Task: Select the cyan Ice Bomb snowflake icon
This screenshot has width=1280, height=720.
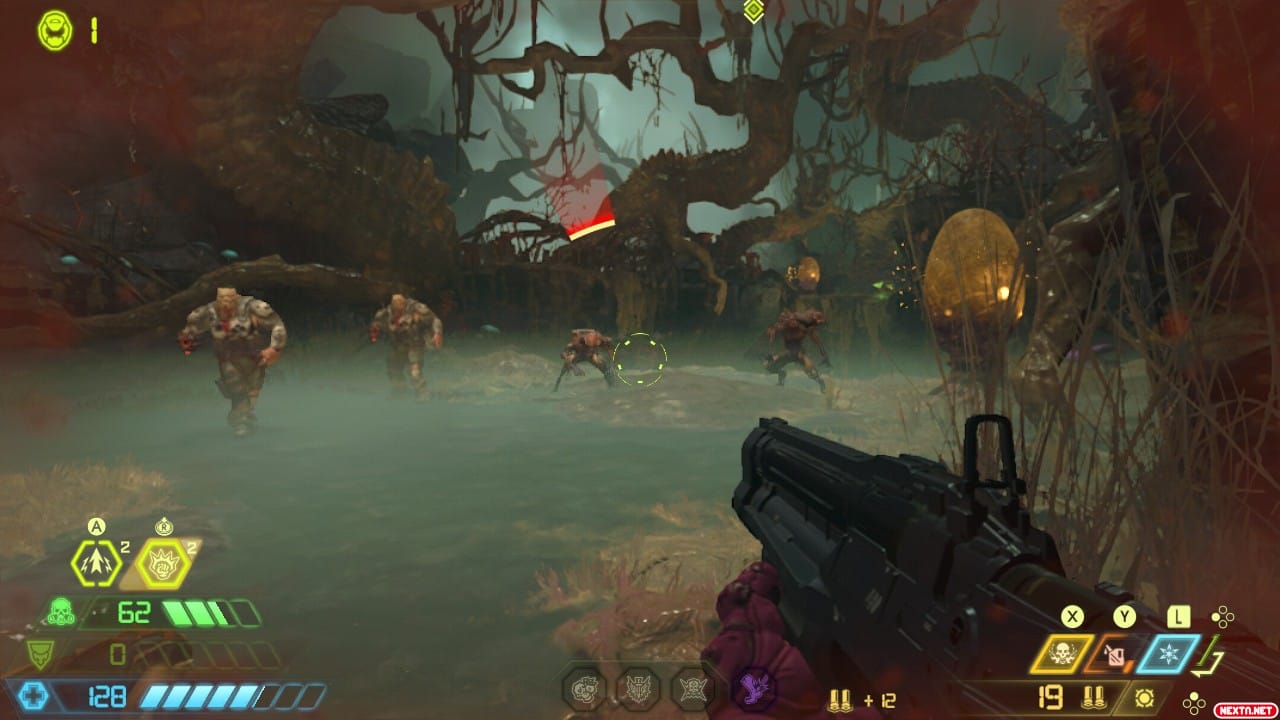Action: 1169,654
